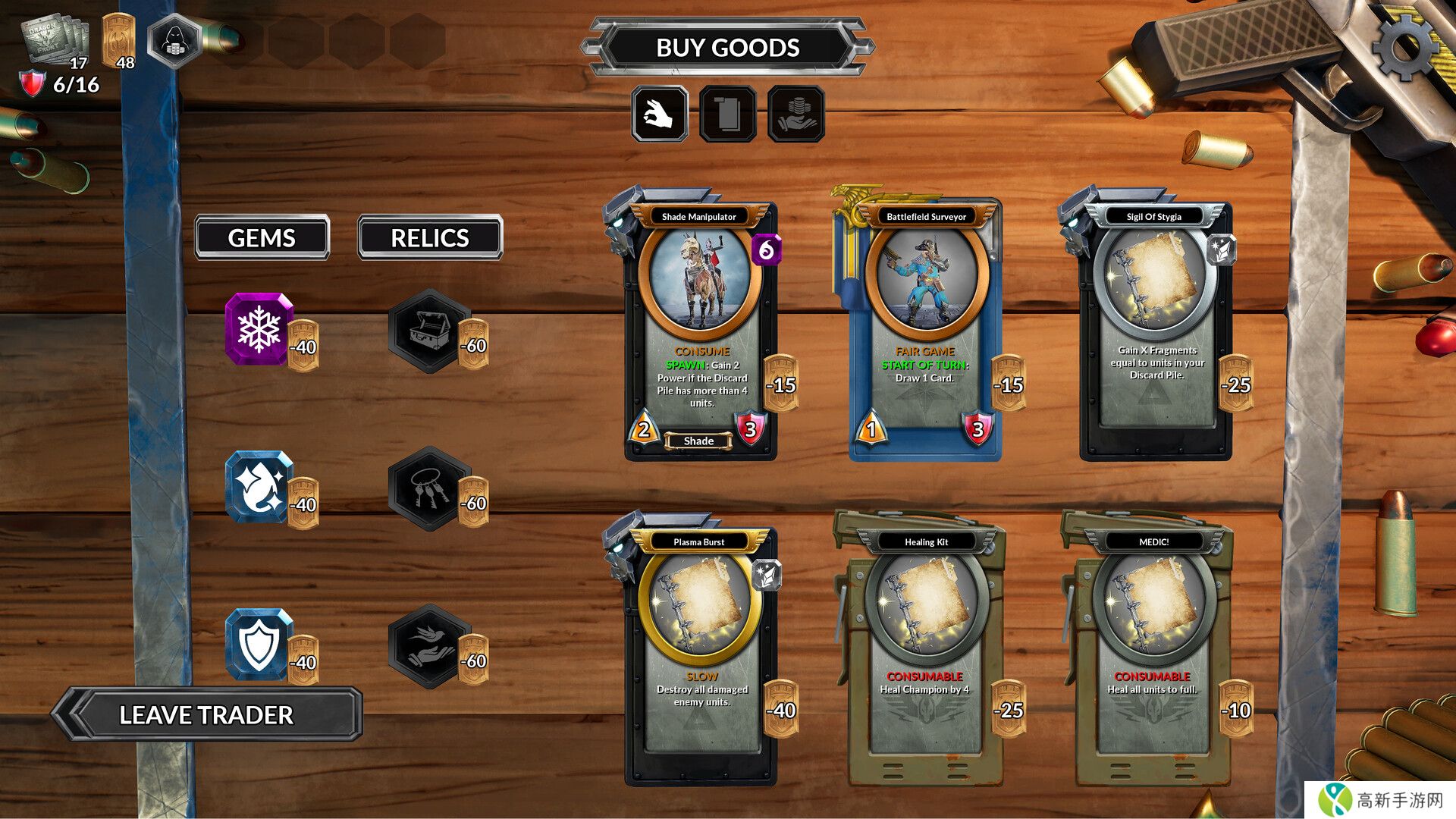Purchase the bird and hand relic

tap(431, 646)
